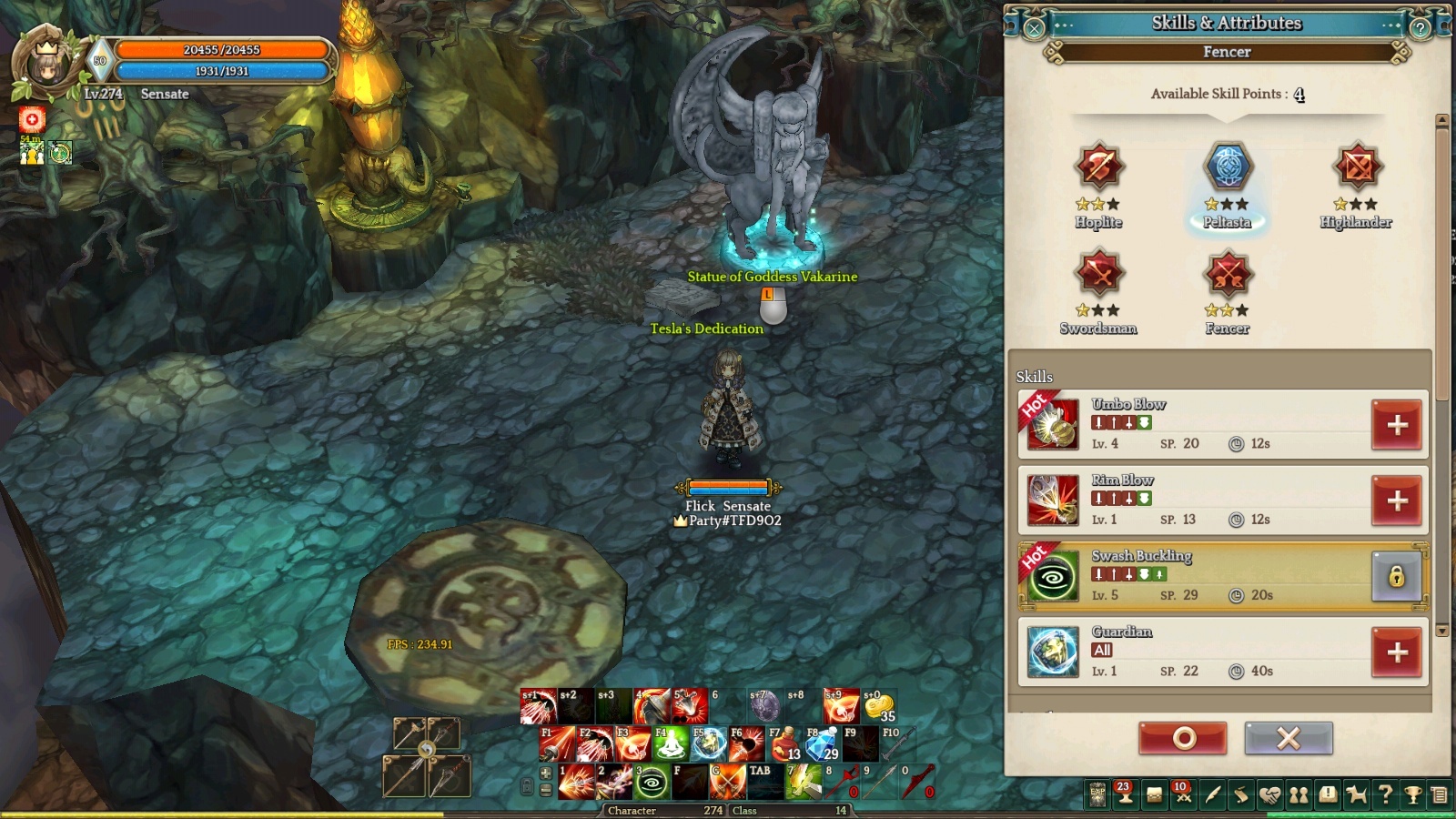Choose the Swordsman class icon
The width and height of the screenshot is (1456, 819).
click(x=1098, y=273)
